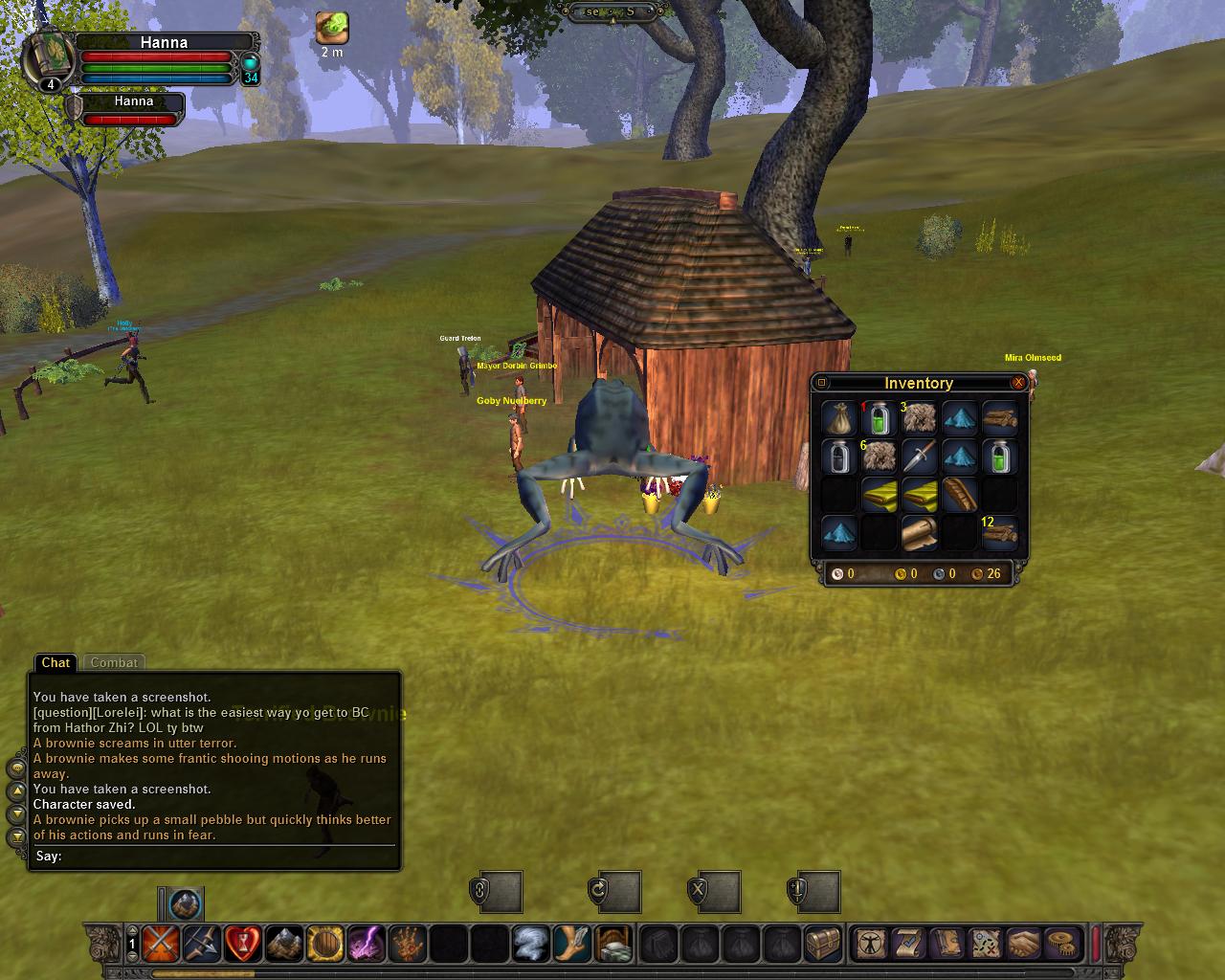The height and width of the screenshot is (980, 1225).
Task: Toggle the hourglass scroll-lock next to the chat
Action: pyautogui.click(x=15, y=836)
